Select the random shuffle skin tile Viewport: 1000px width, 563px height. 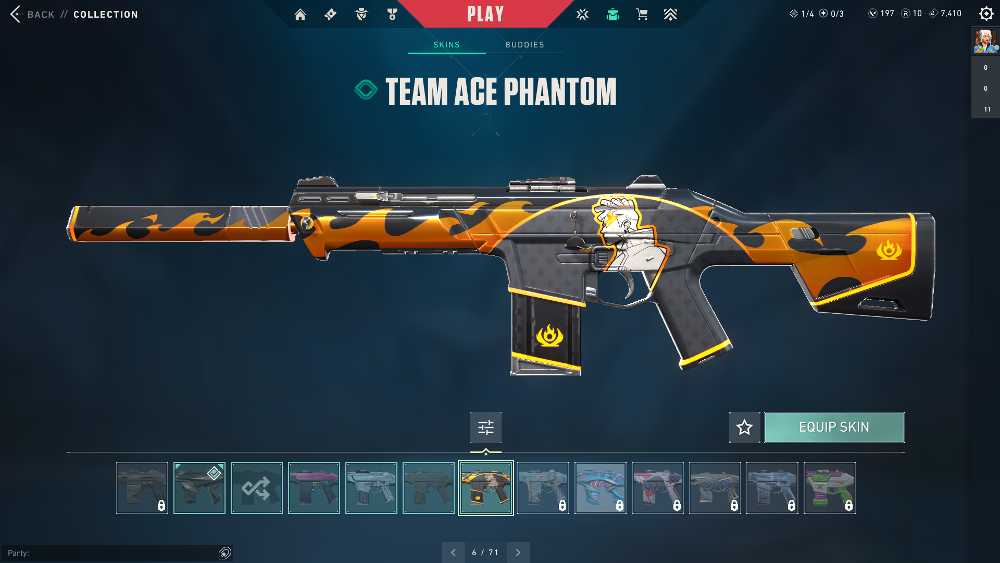(257, 488)
